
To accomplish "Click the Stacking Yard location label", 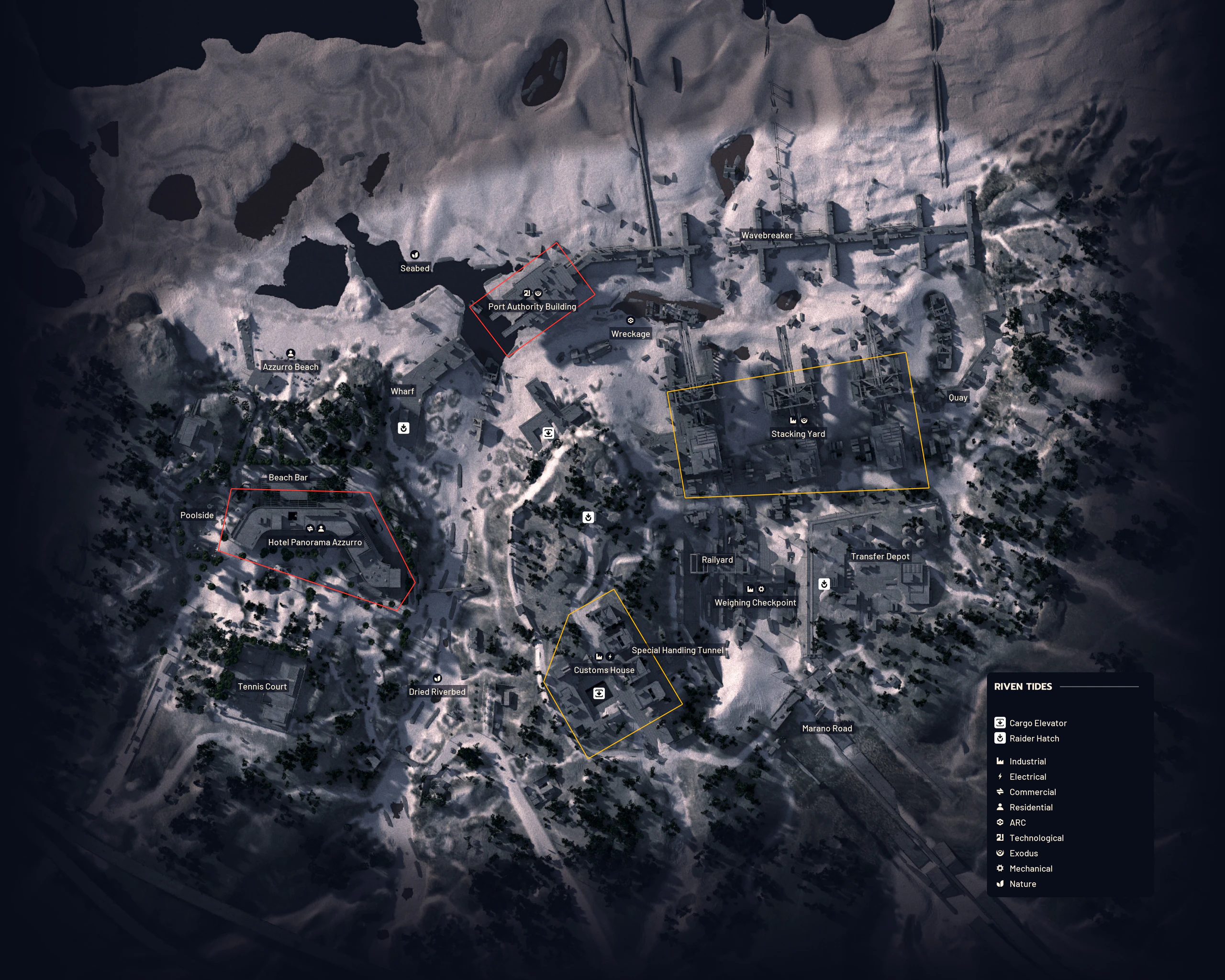I will pyautogui.click(x=798, y=434).
